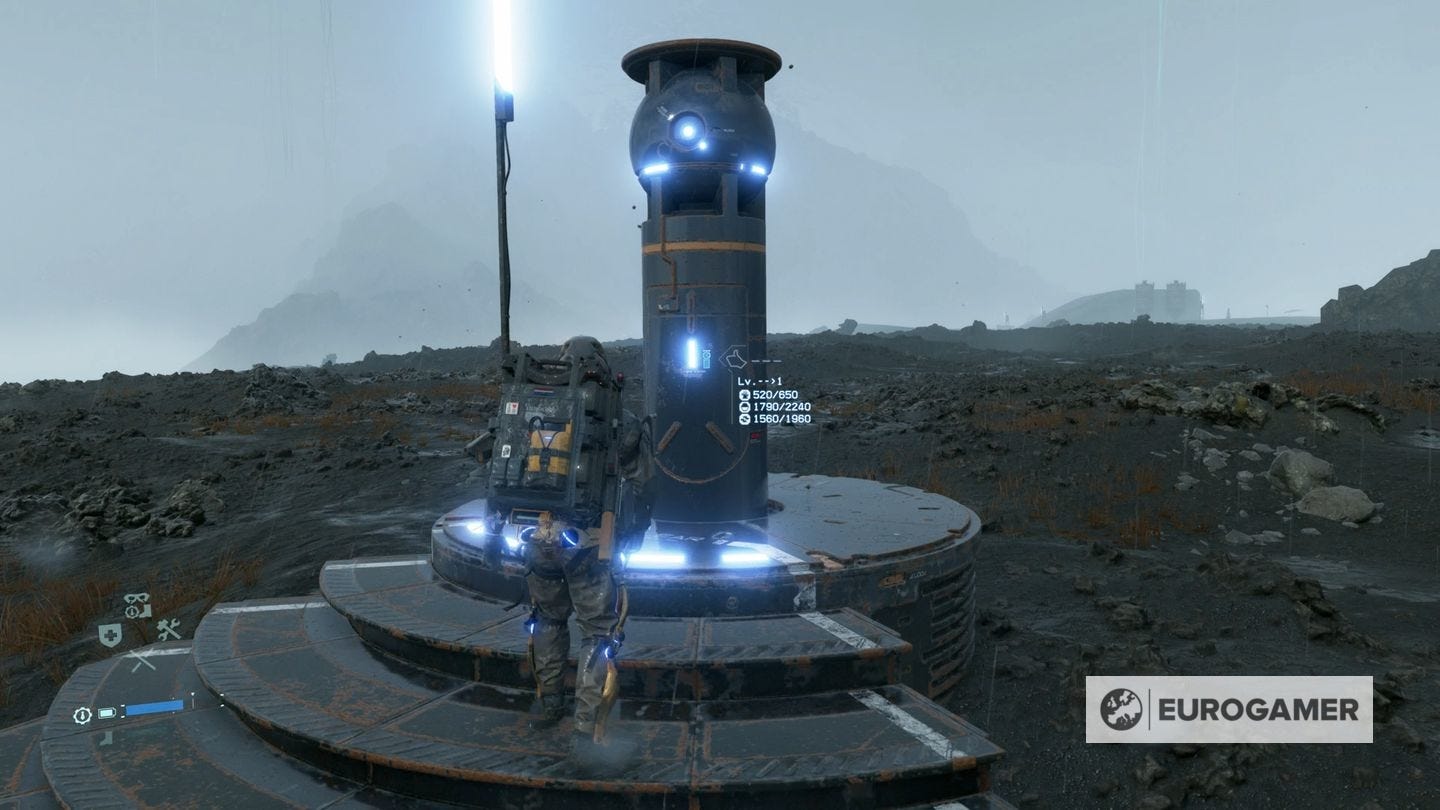Image resolution: width=1440 pixels, height=810 pixels.
Task: Adjust the blue battery charge bar
Action: tap(155, 706)
